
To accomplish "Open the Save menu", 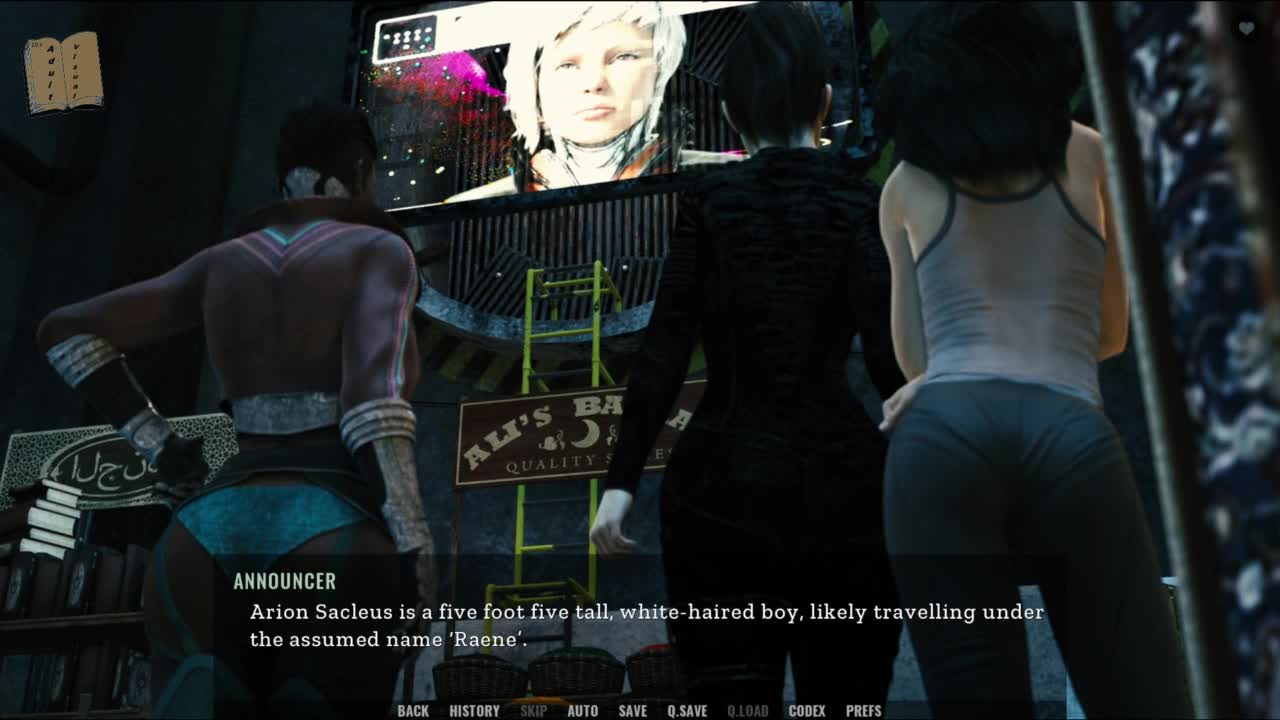I will click(632, 711).
